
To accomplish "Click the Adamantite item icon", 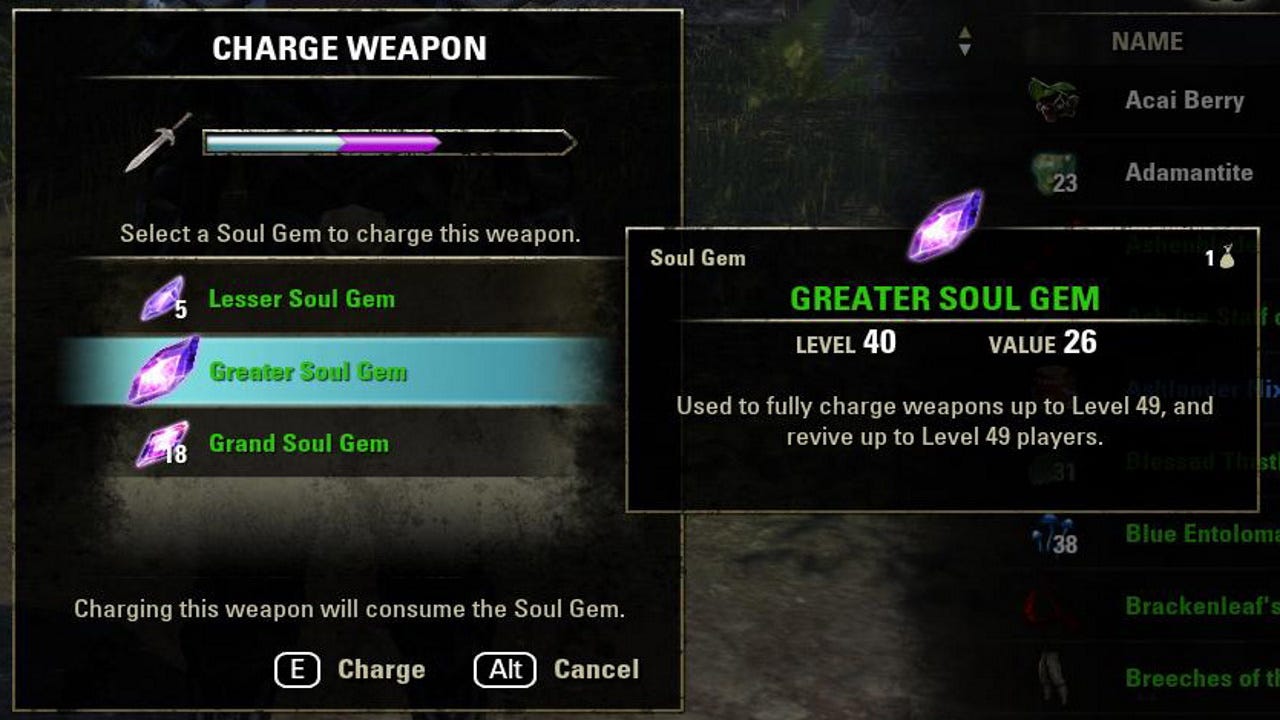I will [1055, 172].
